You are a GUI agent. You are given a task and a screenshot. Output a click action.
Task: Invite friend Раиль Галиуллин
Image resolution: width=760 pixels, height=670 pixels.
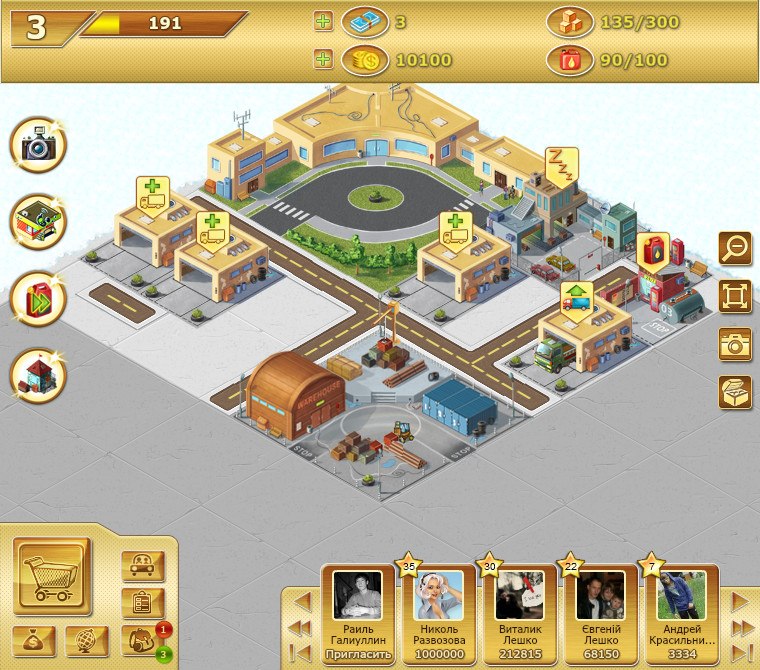tap(357, 654)
